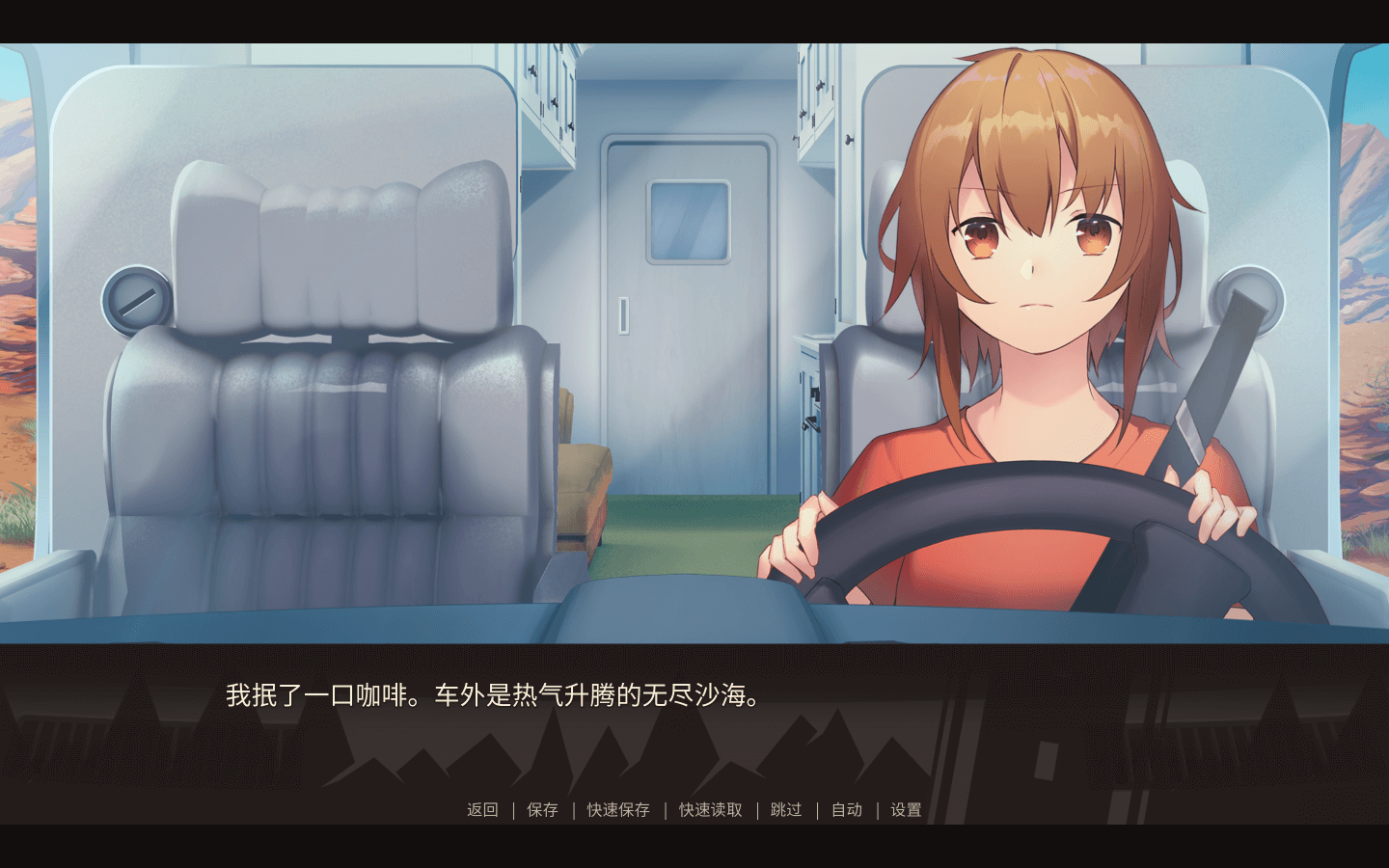Toggle 跳过 skip mode on
Image resolution: width=1389 pixels, height=868 pixels.
point(785,810)
